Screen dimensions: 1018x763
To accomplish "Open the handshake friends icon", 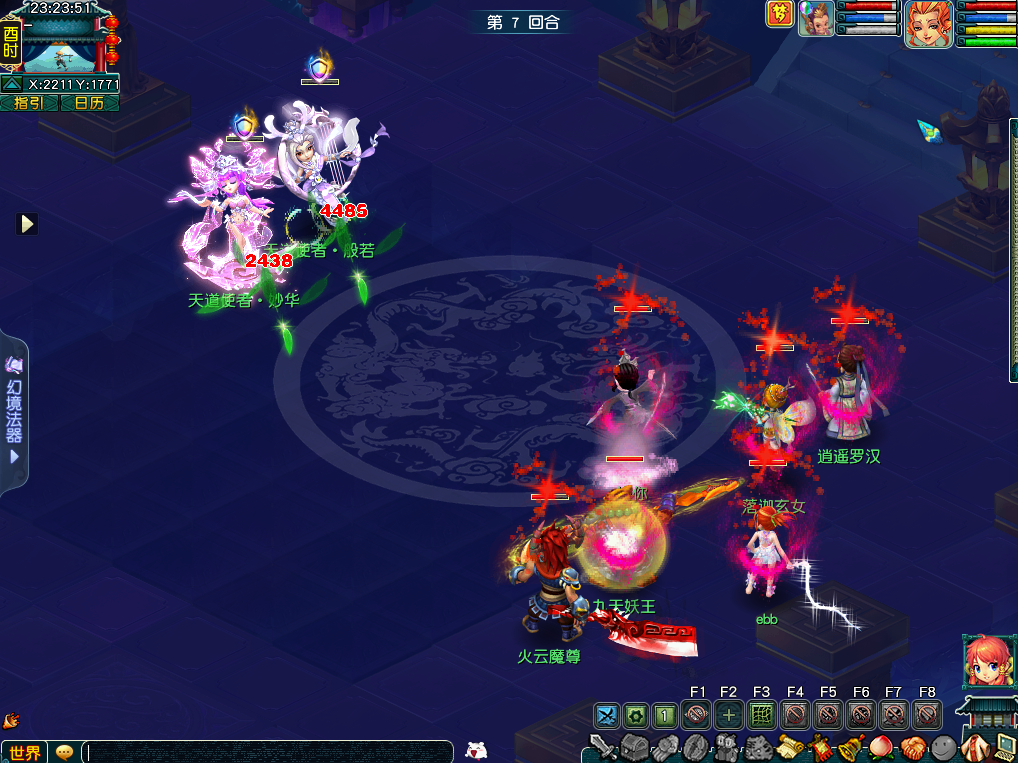I will (912, 747).
